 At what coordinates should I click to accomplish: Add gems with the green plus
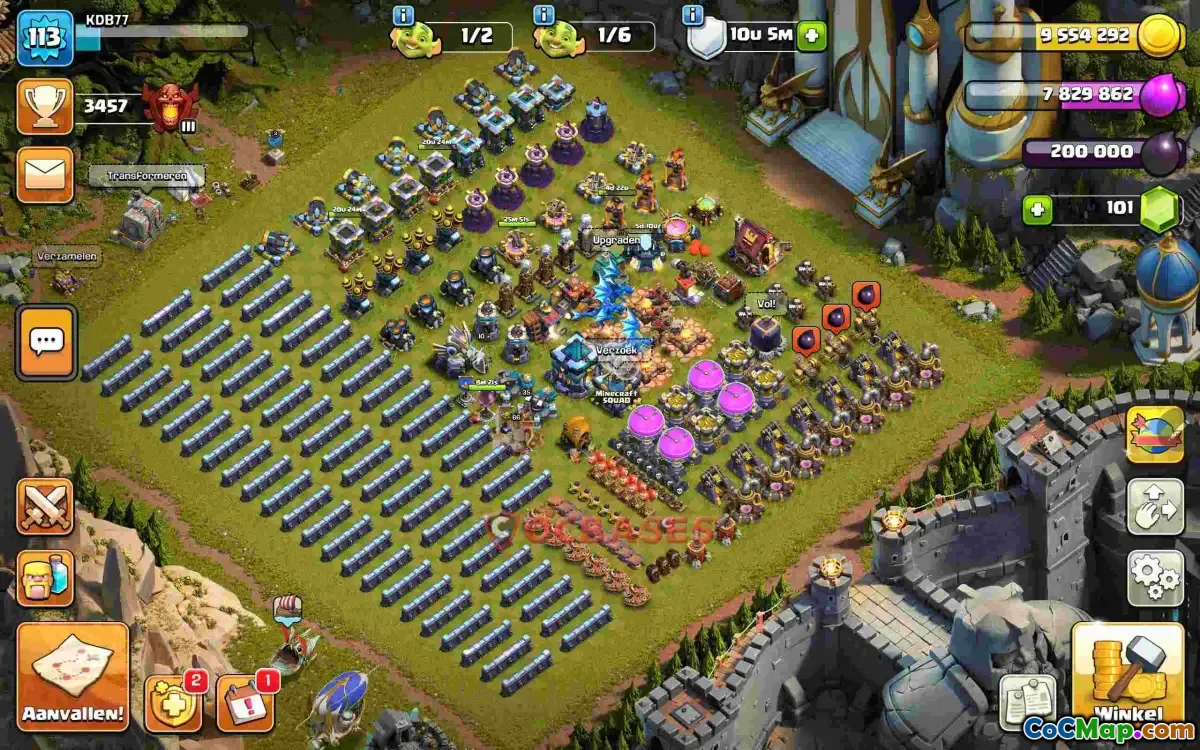(1037, 210)
